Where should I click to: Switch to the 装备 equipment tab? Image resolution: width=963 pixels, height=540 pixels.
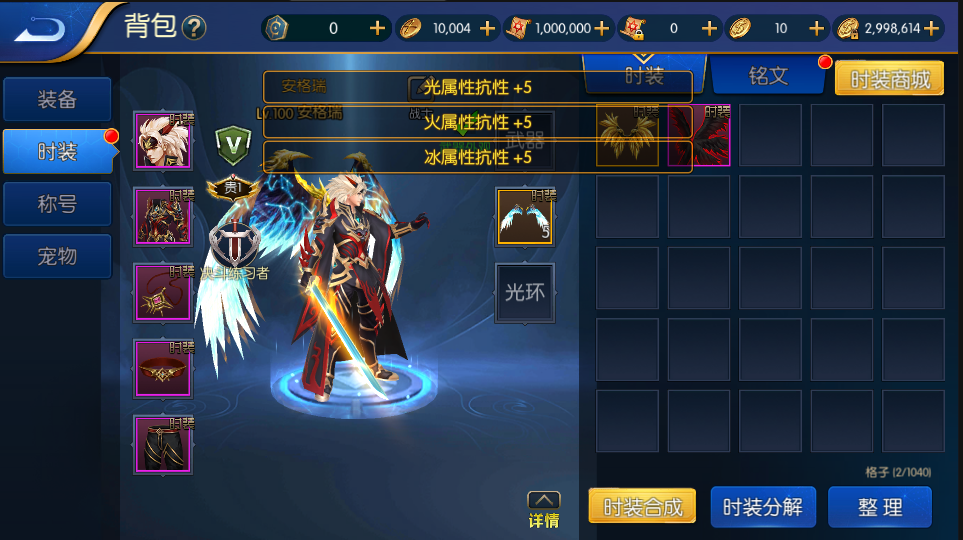click(x=57, y=100)
